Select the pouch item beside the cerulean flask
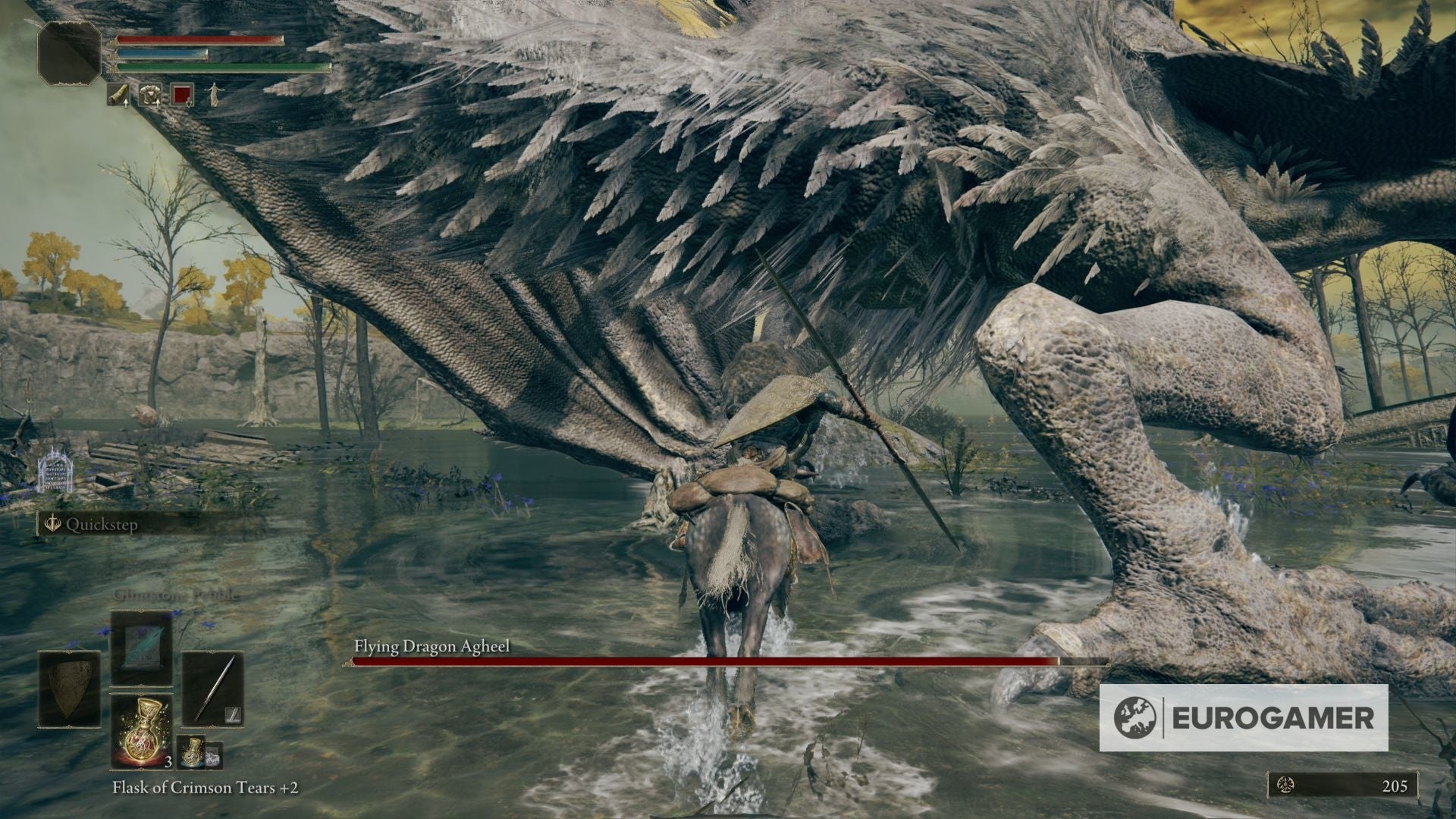This screenshot has width=1456, height=819. coord(214,757)
